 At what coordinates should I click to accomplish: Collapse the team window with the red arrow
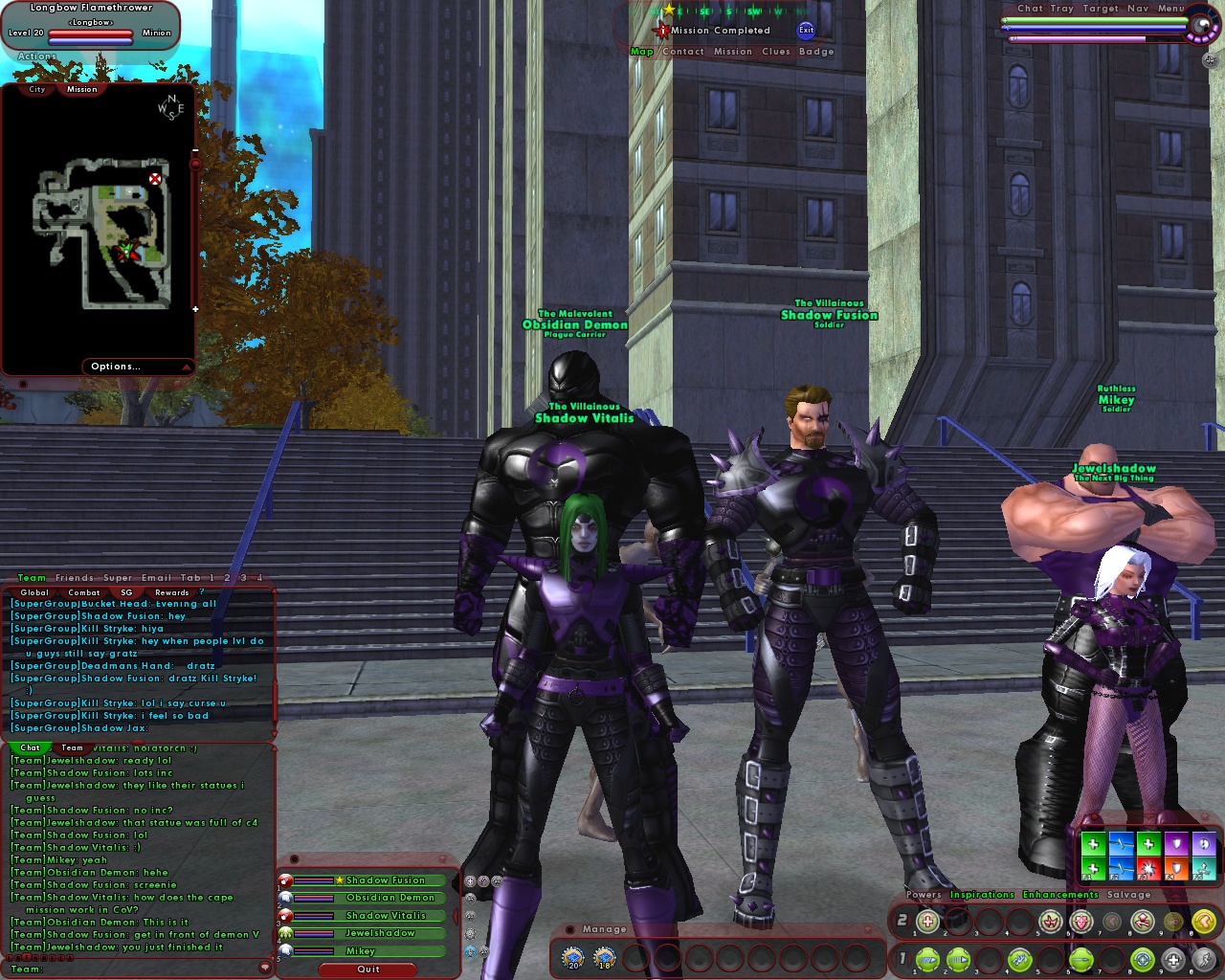(456, 916)
